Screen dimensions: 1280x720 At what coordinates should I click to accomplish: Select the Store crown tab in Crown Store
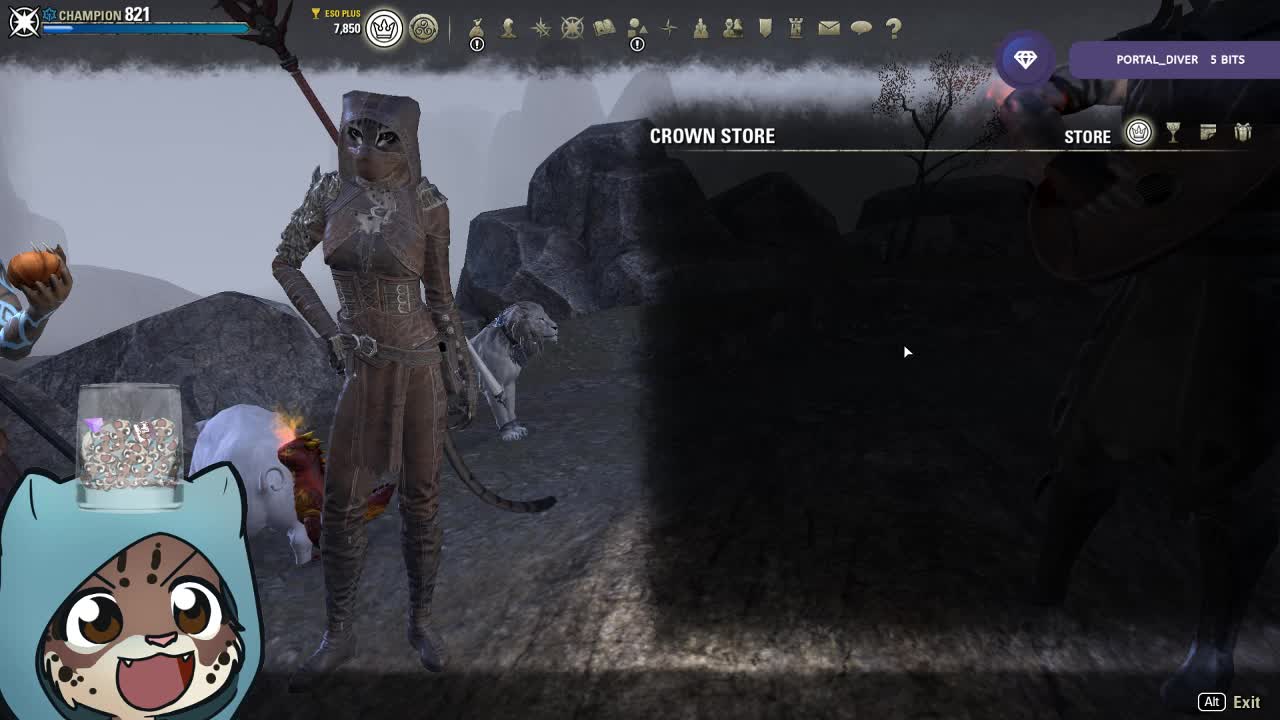(1139, 133)
